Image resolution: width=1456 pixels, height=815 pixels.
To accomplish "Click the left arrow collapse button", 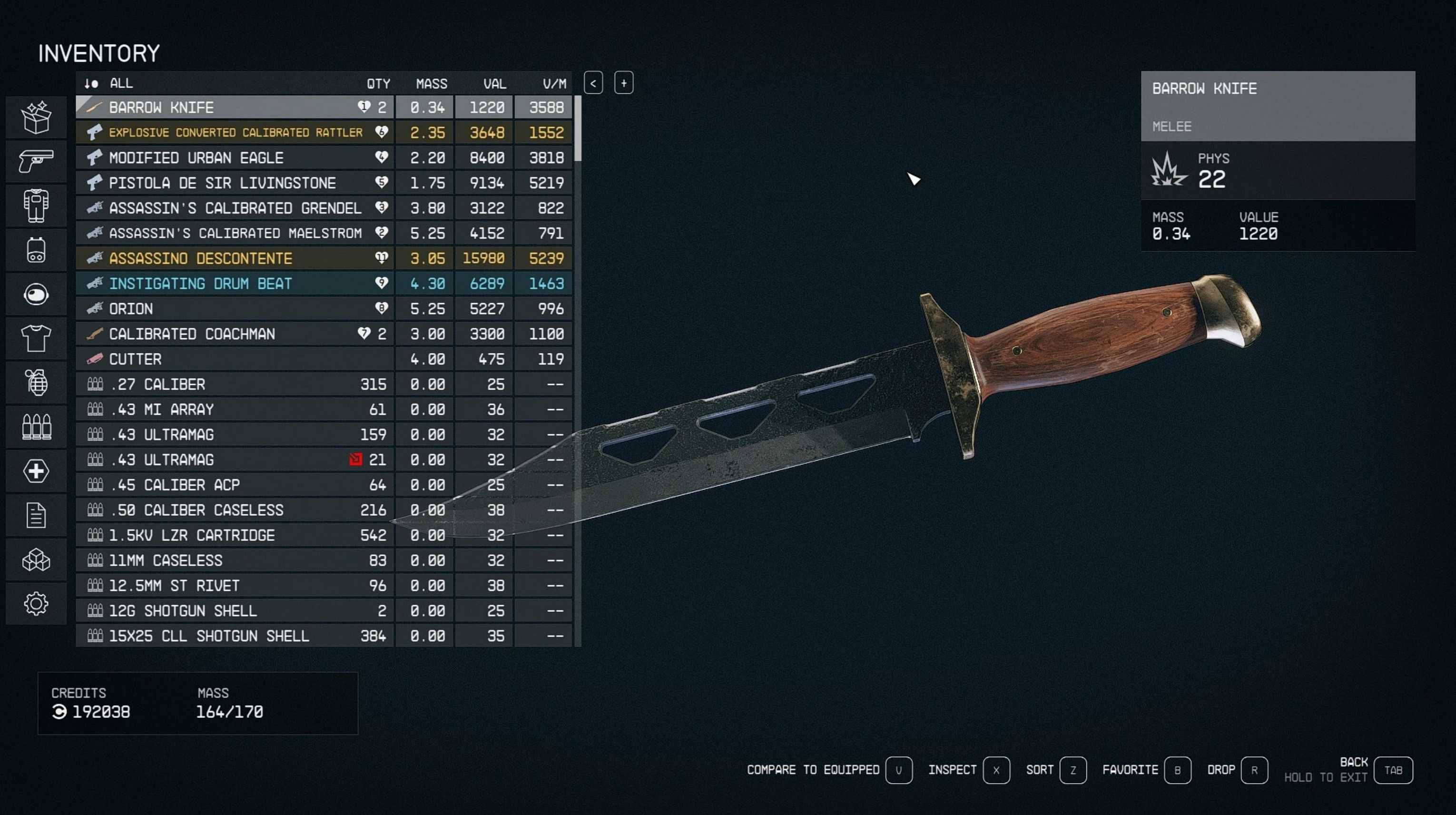I will tap(593, 83).
